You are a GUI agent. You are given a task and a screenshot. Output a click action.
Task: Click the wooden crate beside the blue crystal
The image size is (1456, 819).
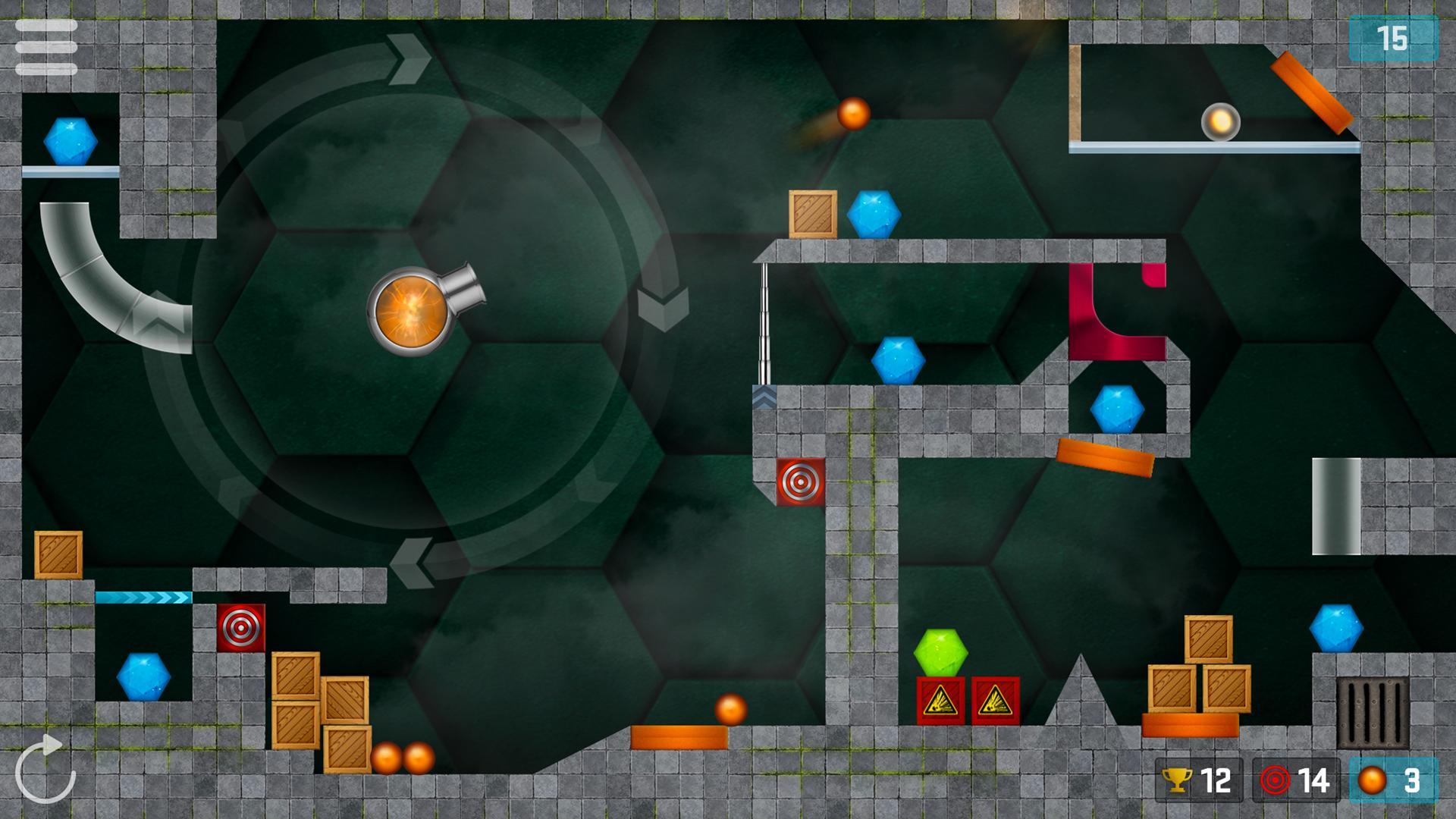[812, 215]
